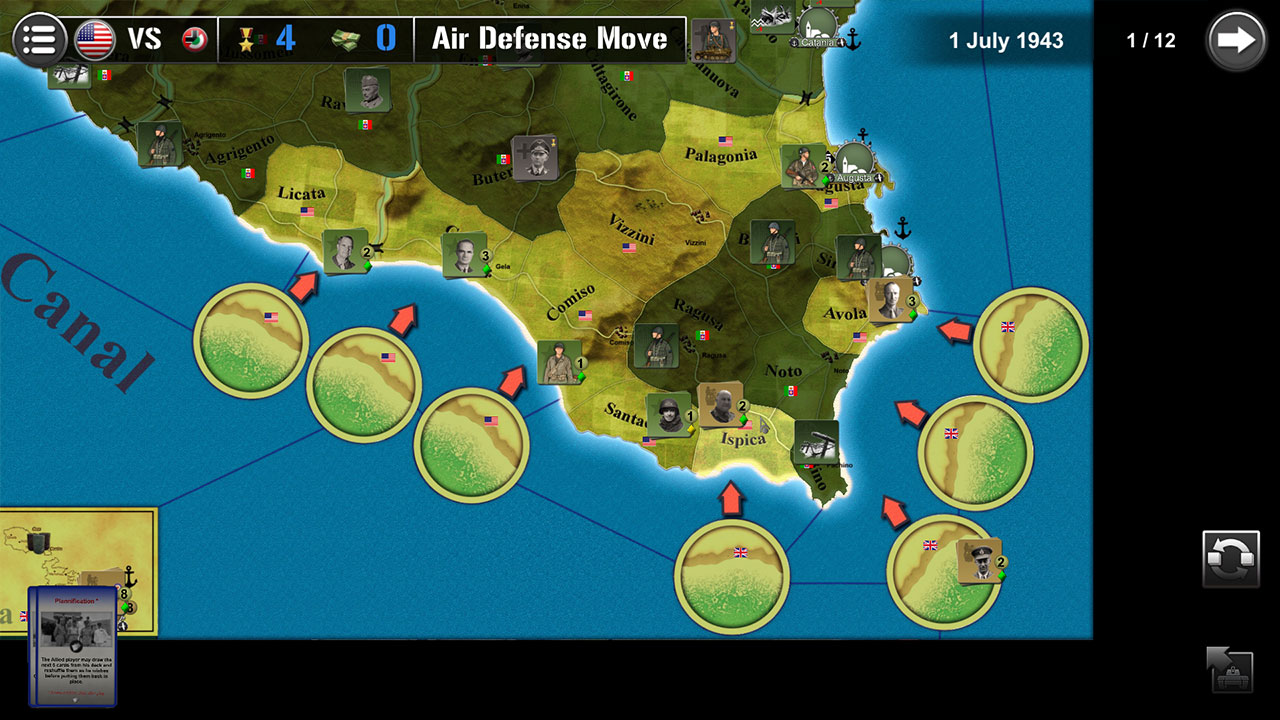Screen dimensions: 1280x720
Task: Select the British general counter near Avola
Action: [x=890, y=300]
